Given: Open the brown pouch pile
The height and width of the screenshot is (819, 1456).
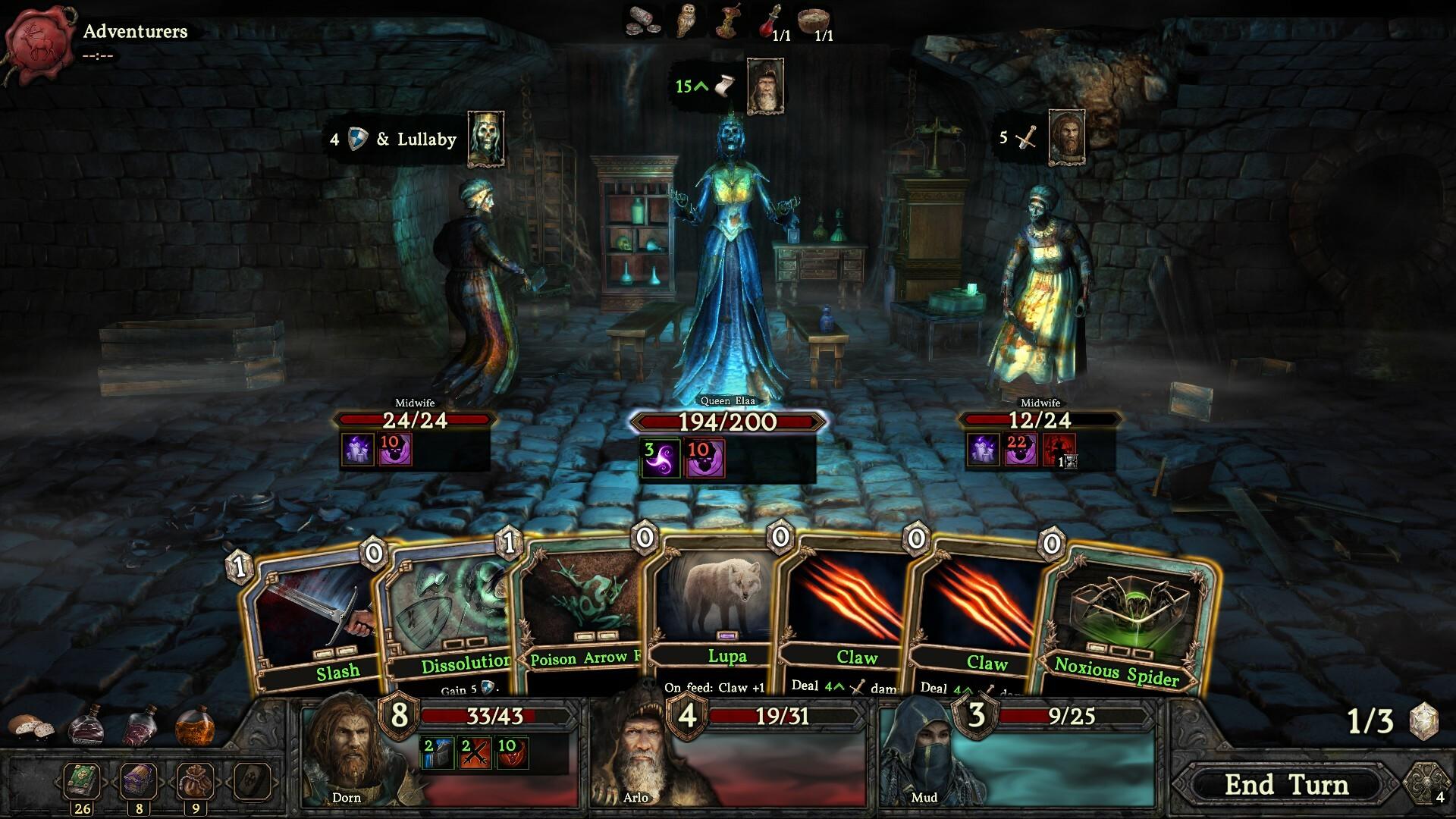Looking at the screenshot, I should 195,780.
